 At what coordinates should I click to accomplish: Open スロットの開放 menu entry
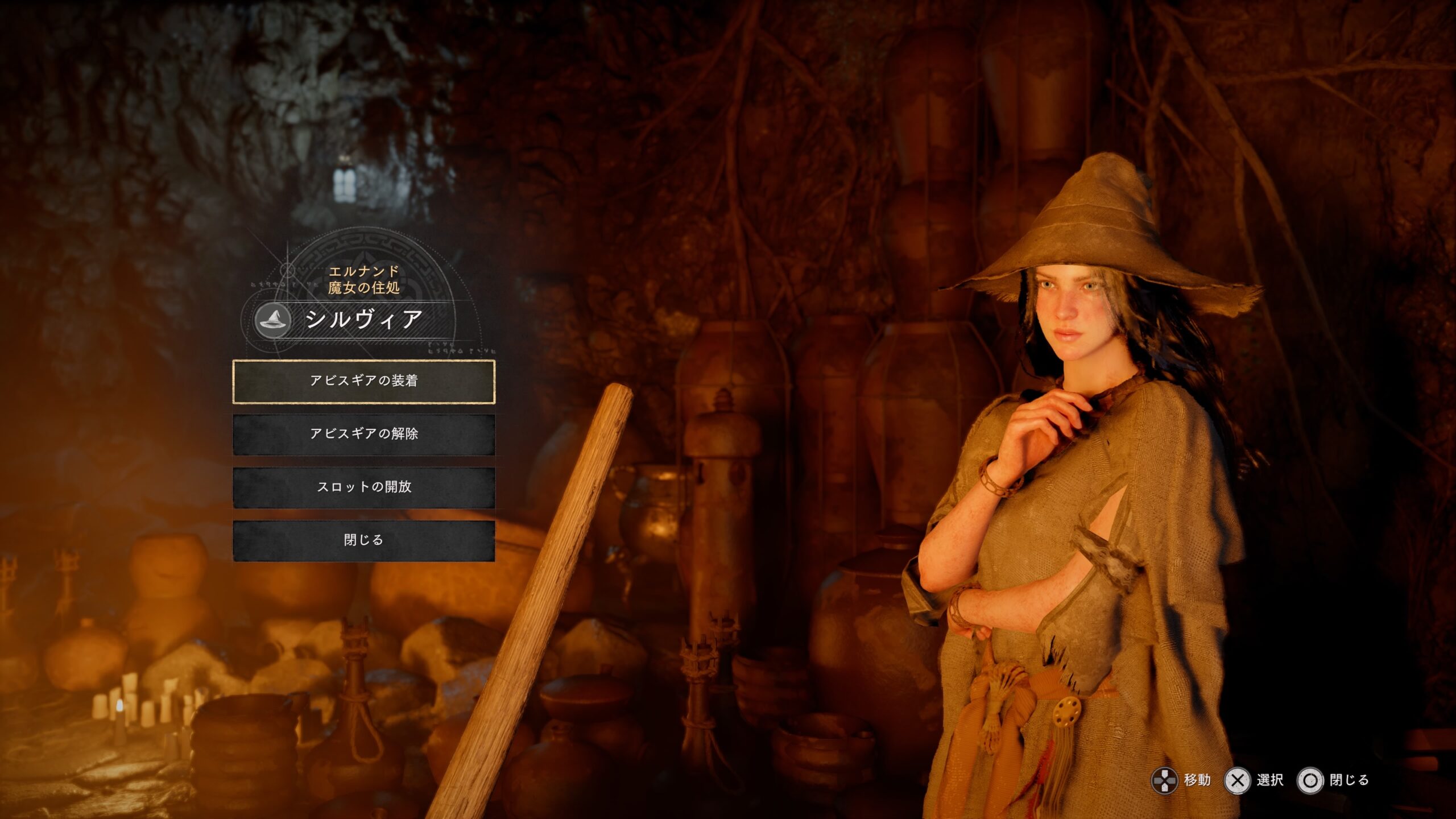(364, 487)
